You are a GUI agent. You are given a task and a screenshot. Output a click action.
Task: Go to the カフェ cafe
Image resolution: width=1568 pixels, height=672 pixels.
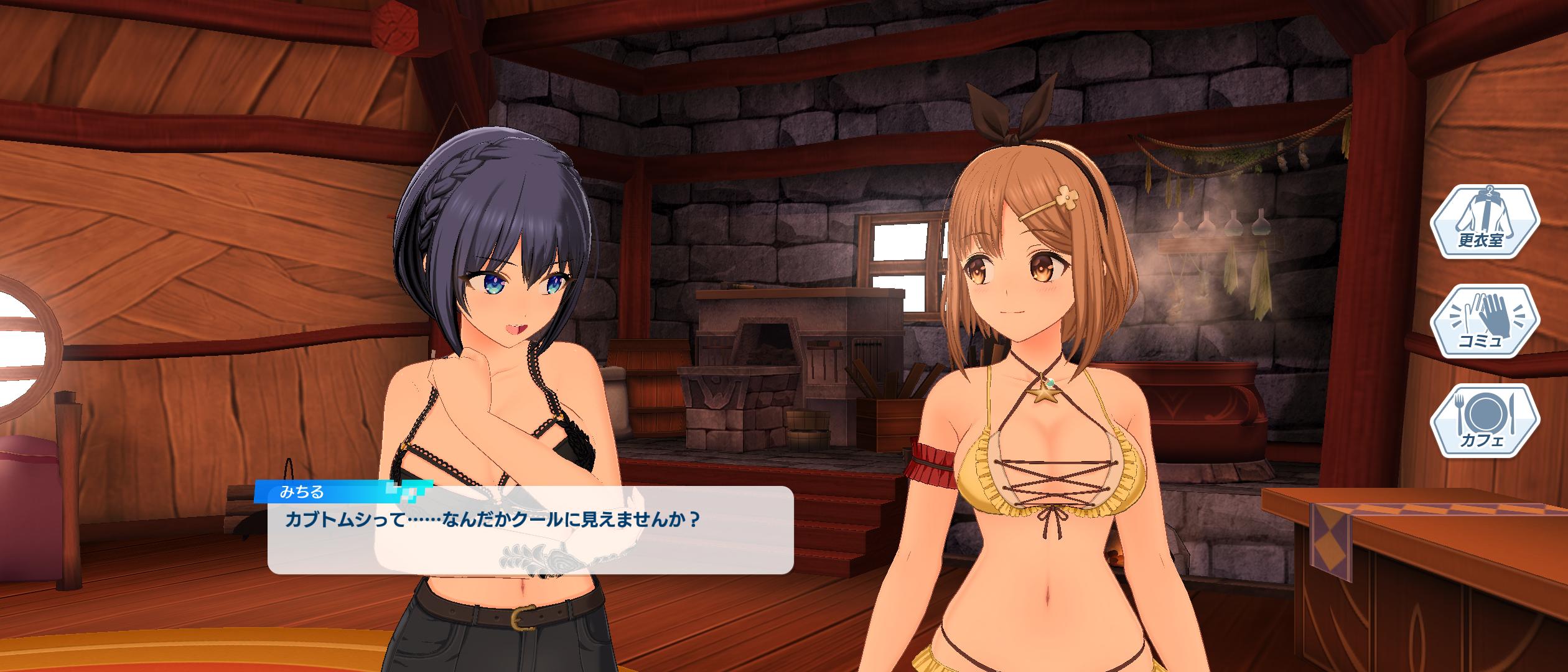pyautogui.click(x=1484, y=422)
